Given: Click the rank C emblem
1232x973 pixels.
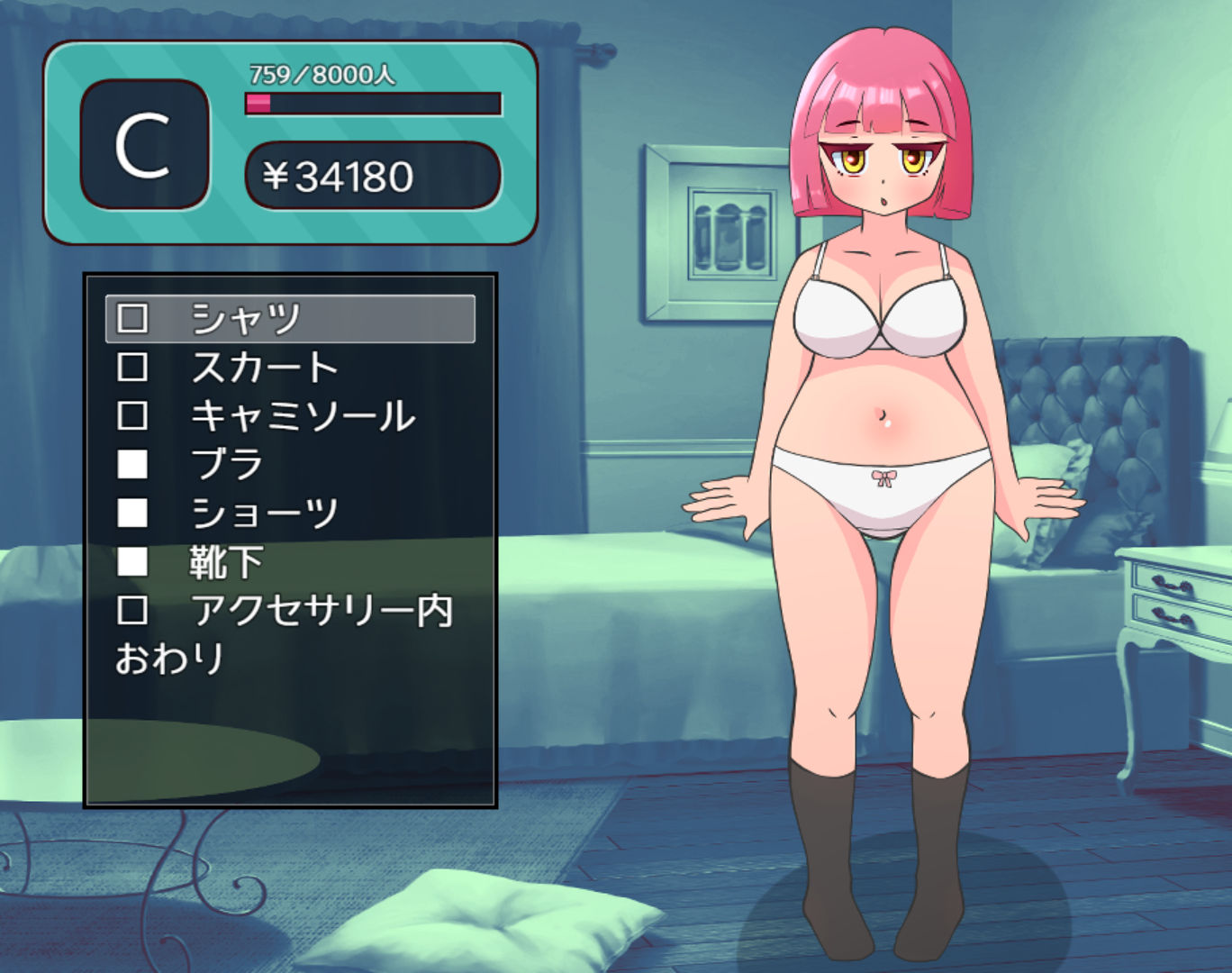Looking at the screenshot, I should tap(144, 146).
